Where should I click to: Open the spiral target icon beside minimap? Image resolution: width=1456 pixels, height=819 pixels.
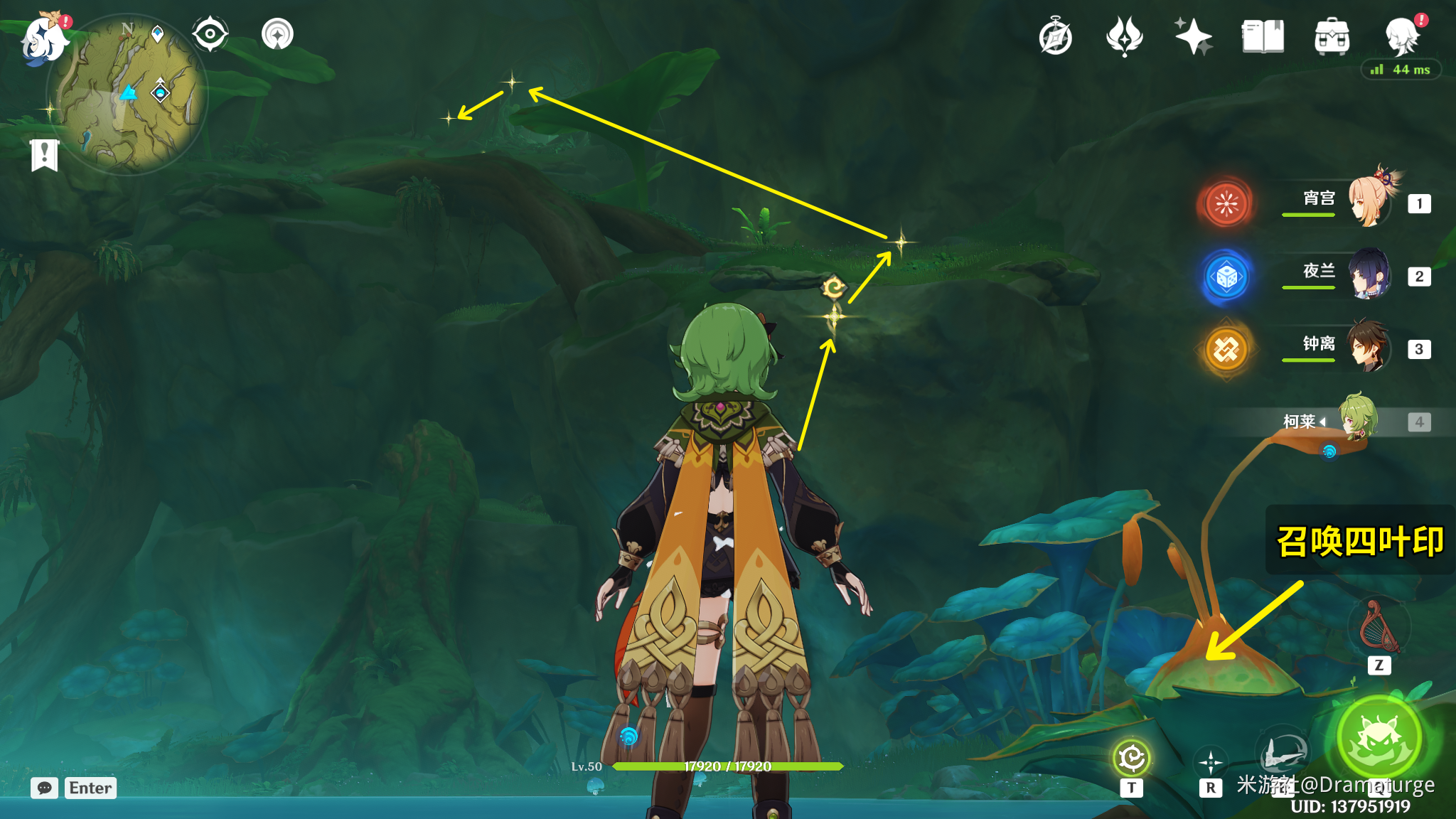[277, 34]
